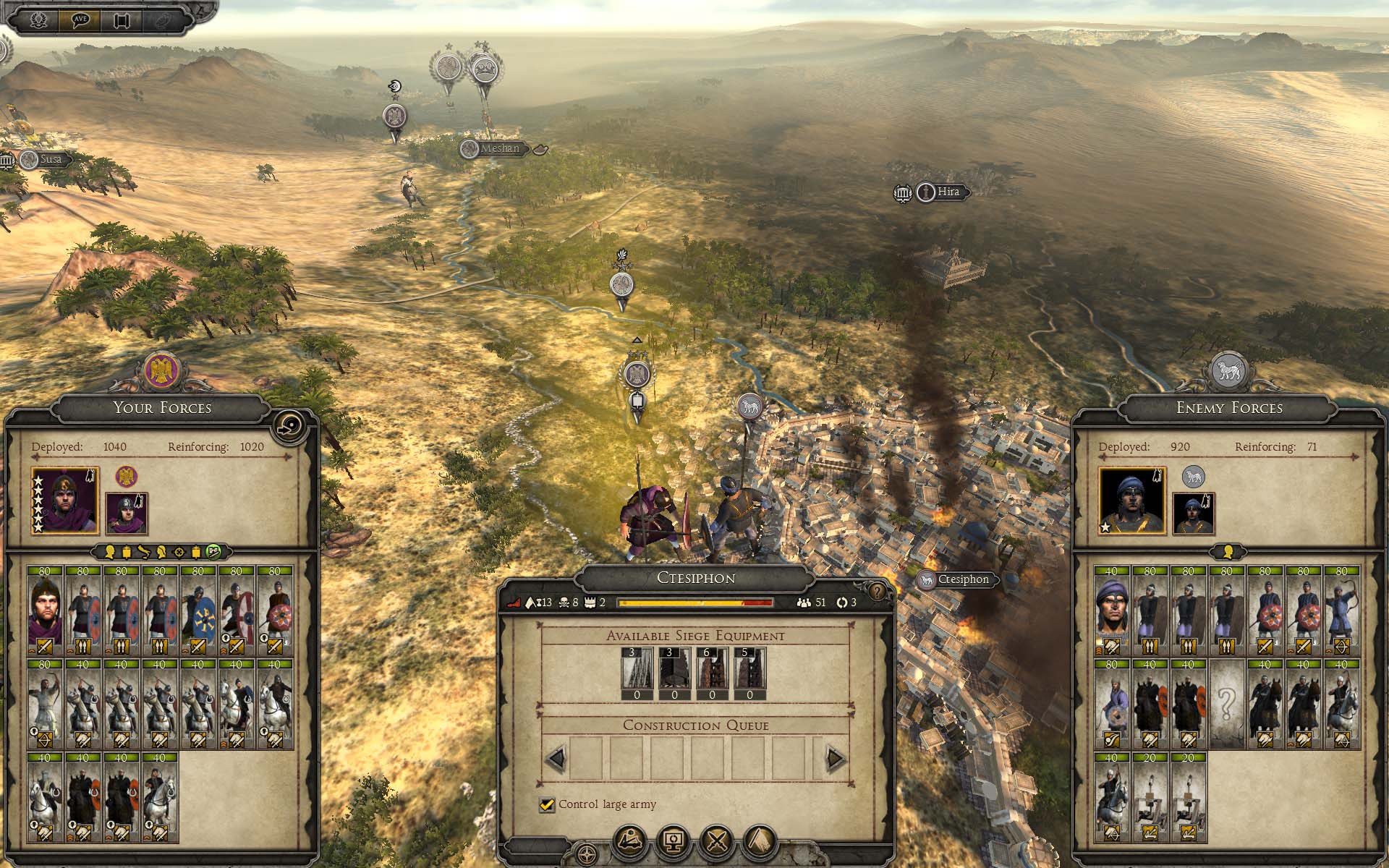Screen dimensions: 1389x868
Task: Click the crossed swords attack button
Action: pyautogui.click(x=717, y=841)
